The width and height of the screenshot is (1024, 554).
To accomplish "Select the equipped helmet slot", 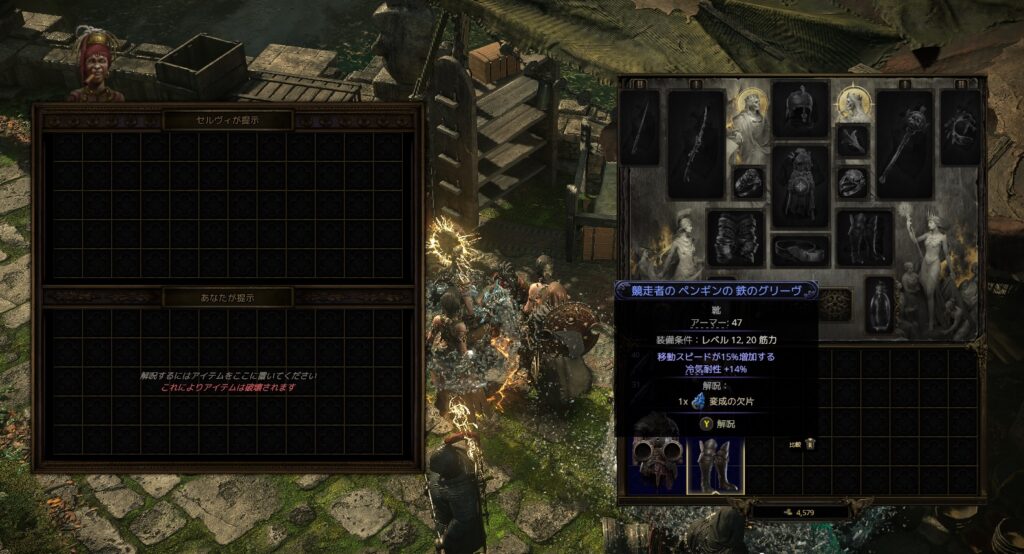I will point(800,108).
